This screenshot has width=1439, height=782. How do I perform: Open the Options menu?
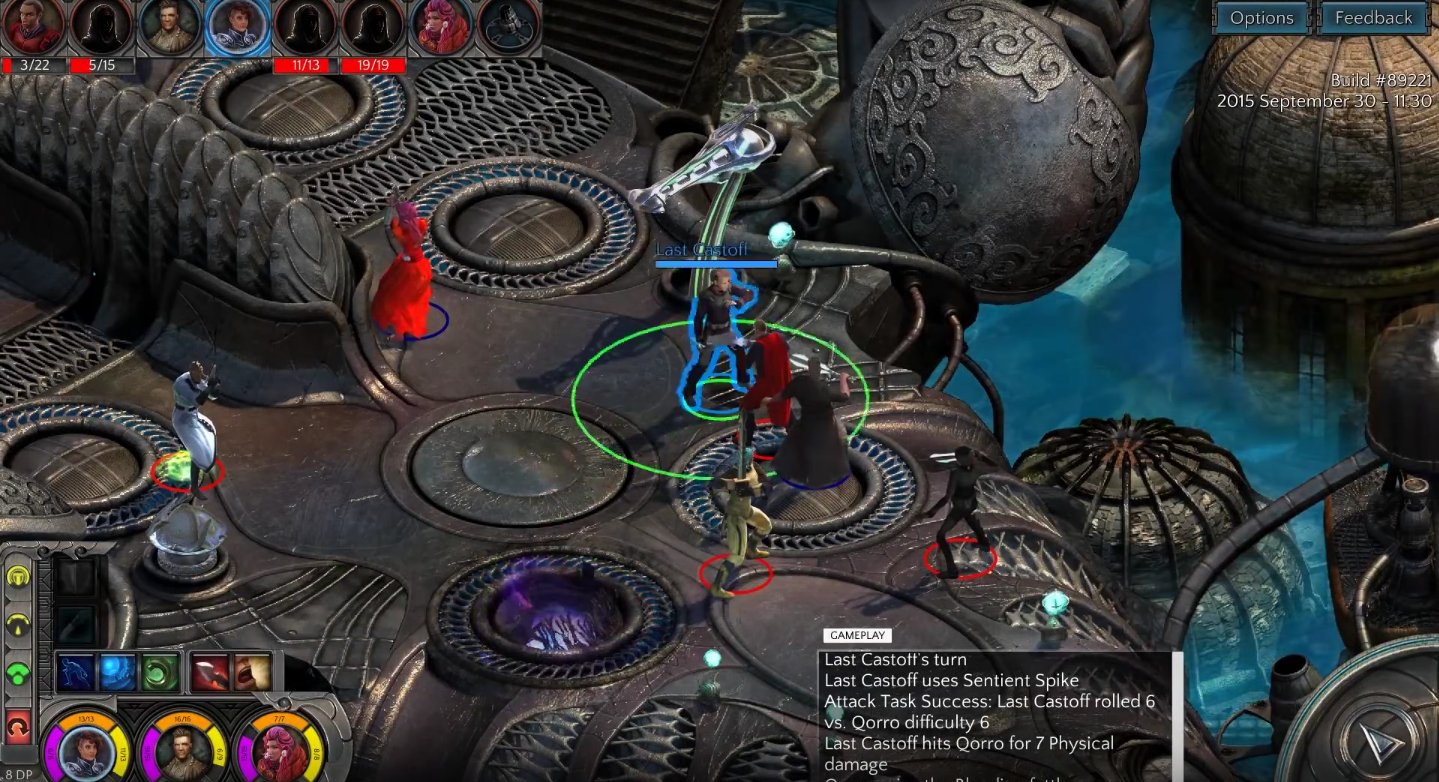(1261, 18)
